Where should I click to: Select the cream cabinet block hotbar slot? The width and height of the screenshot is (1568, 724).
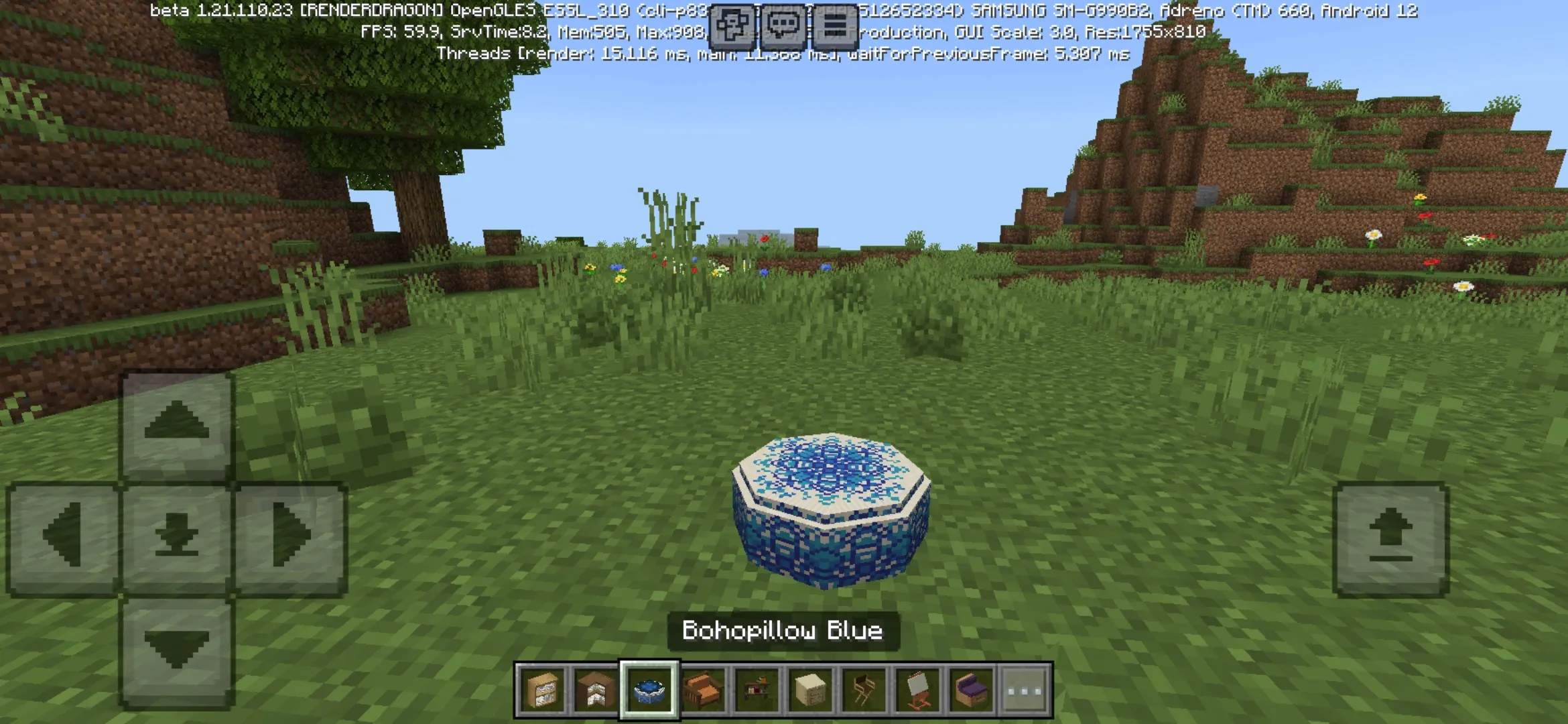810,690
